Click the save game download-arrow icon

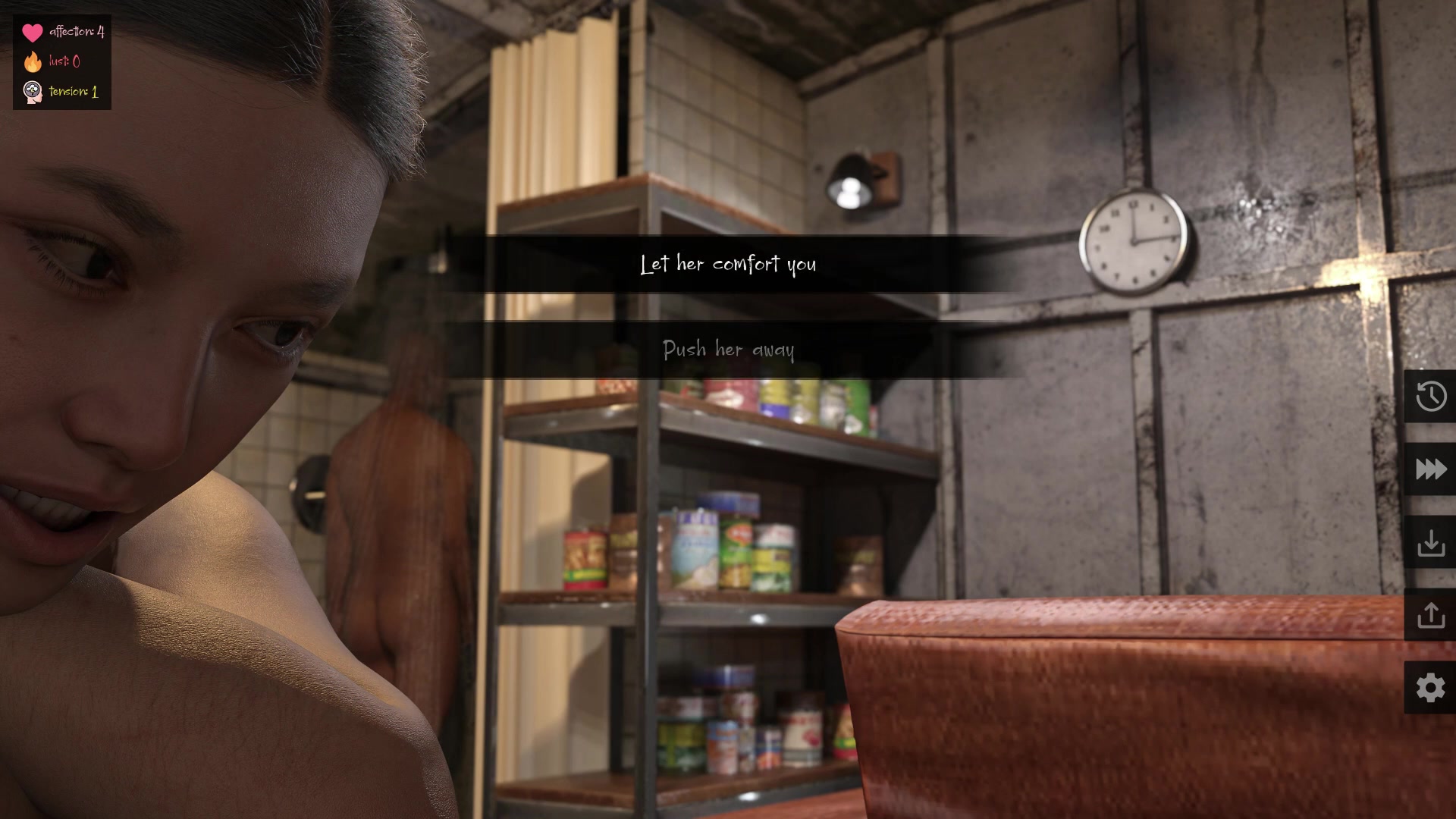pos(1430,542)
